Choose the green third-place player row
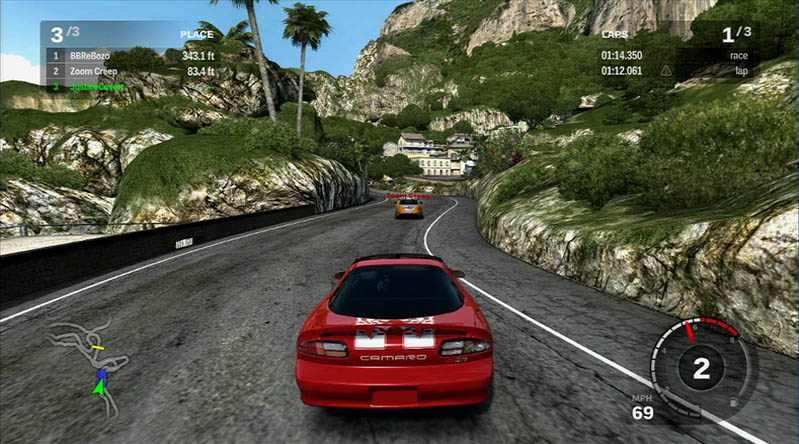The height and width of the screenshot is (444, 799). pyautogui.click(x=130, y=86)
